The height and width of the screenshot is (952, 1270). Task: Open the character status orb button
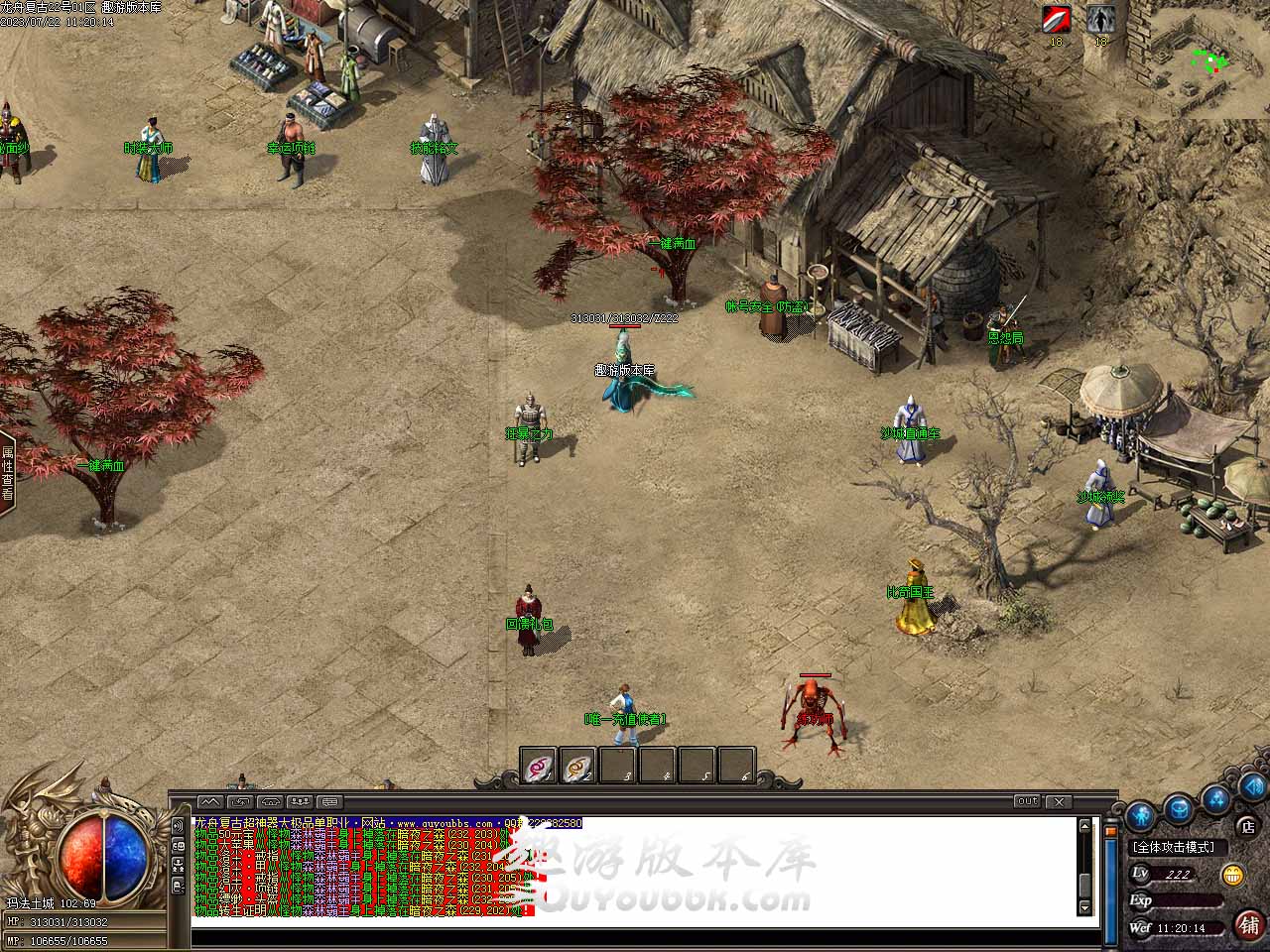click(x=1141, y=816)
